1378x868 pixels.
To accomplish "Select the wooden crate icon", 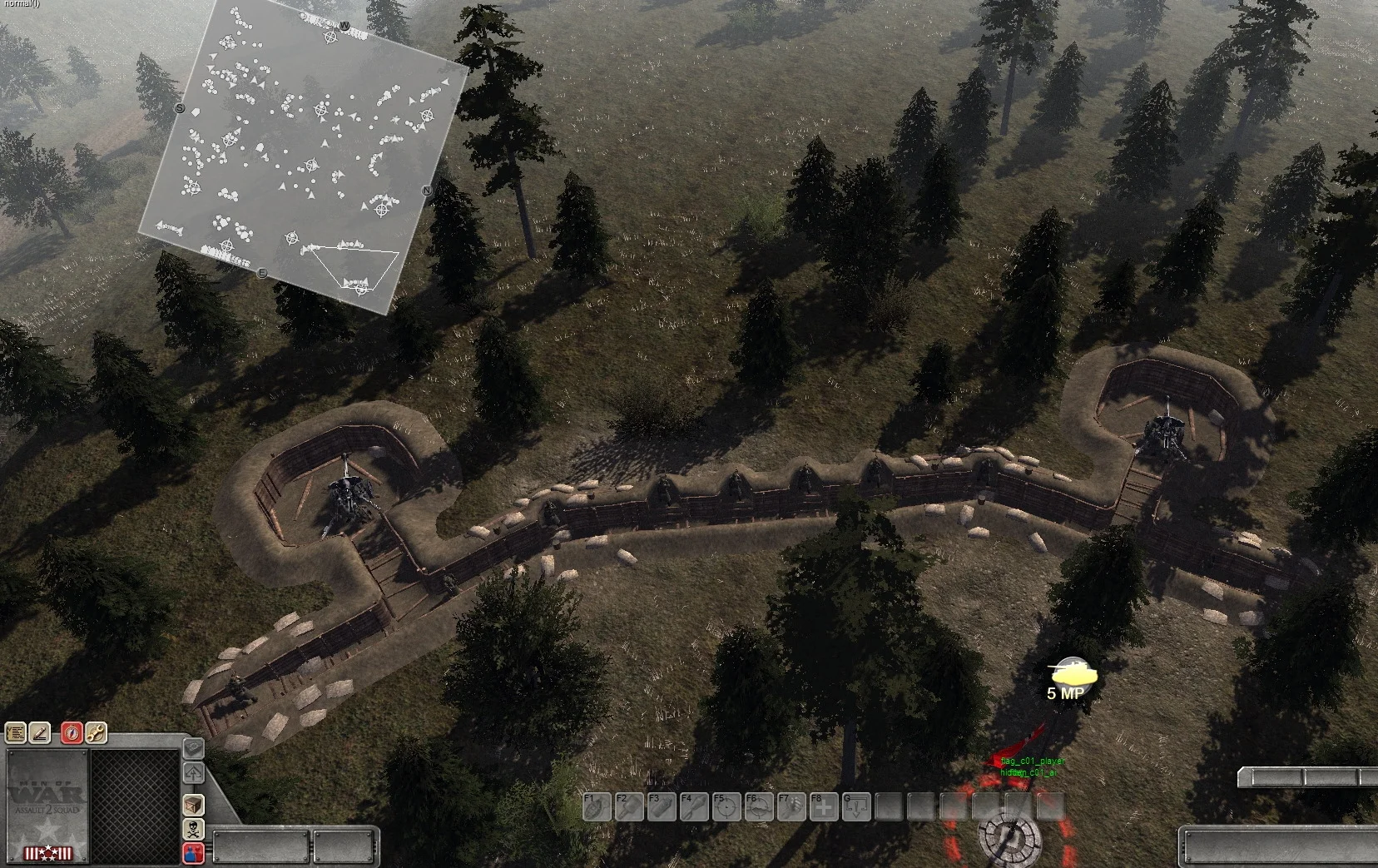I will [x=193, y=805].
